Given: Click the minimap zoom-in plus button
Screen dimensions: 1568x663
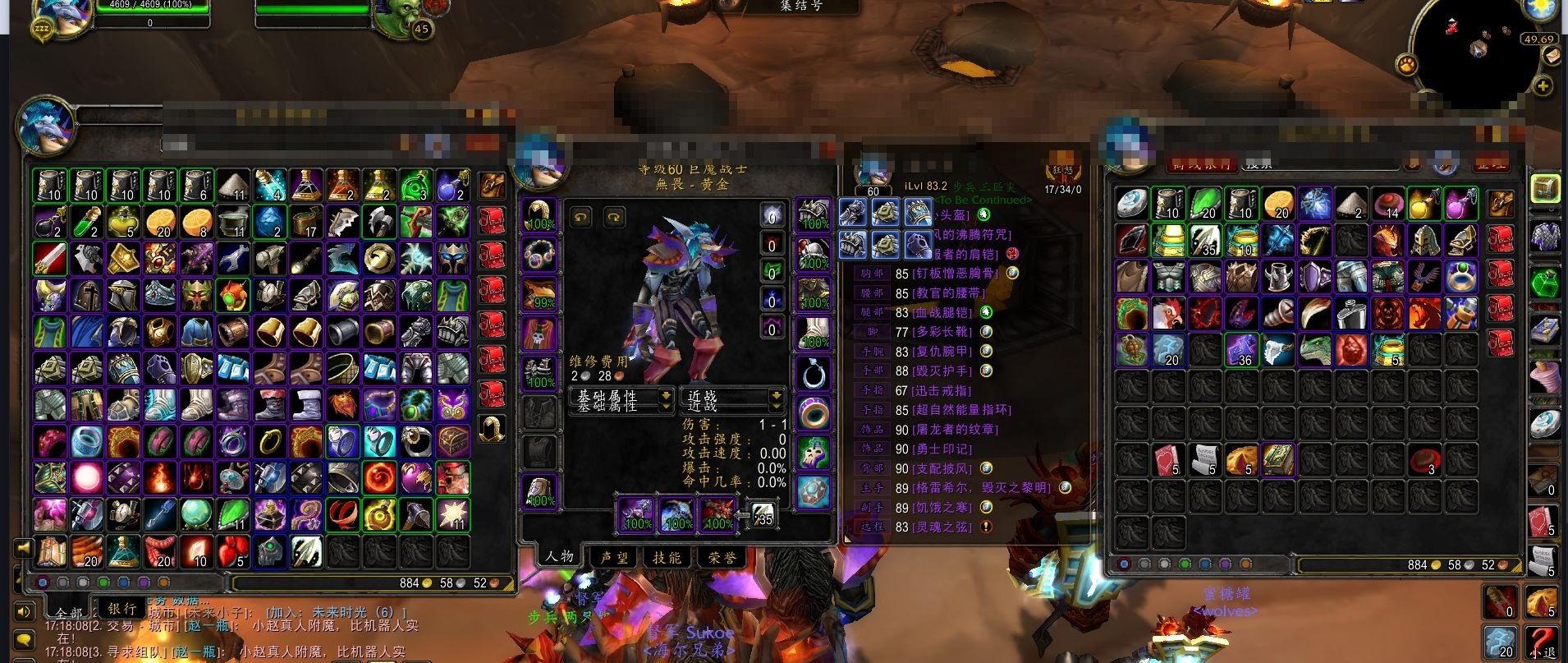Looking at the screenshot, I should [x=1543, y=86].
